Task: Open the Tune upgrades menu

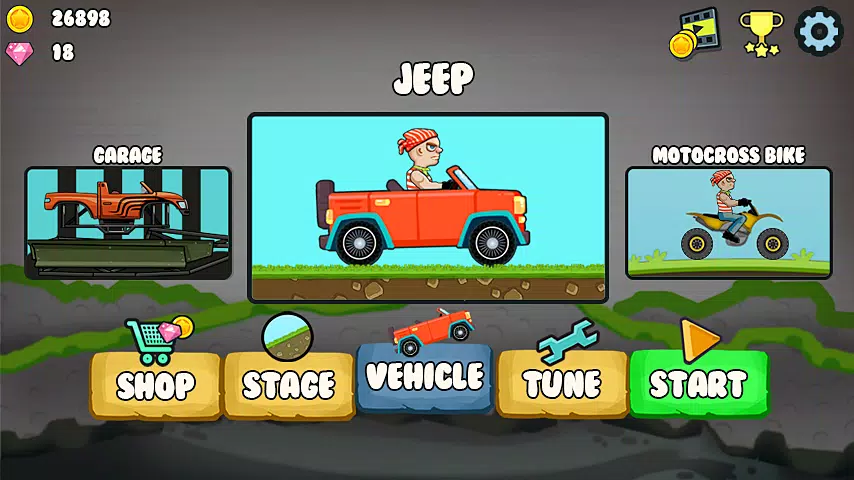Action: pos(562,384)
